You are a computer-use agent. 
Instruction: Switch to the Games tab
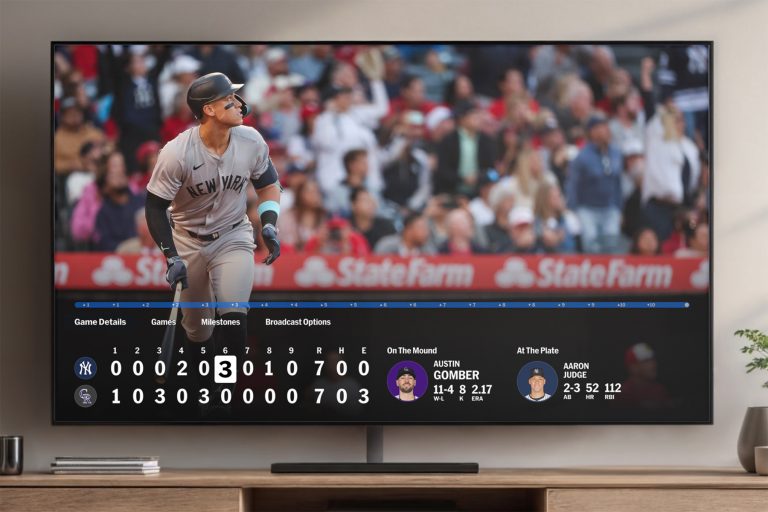point(163,322)
